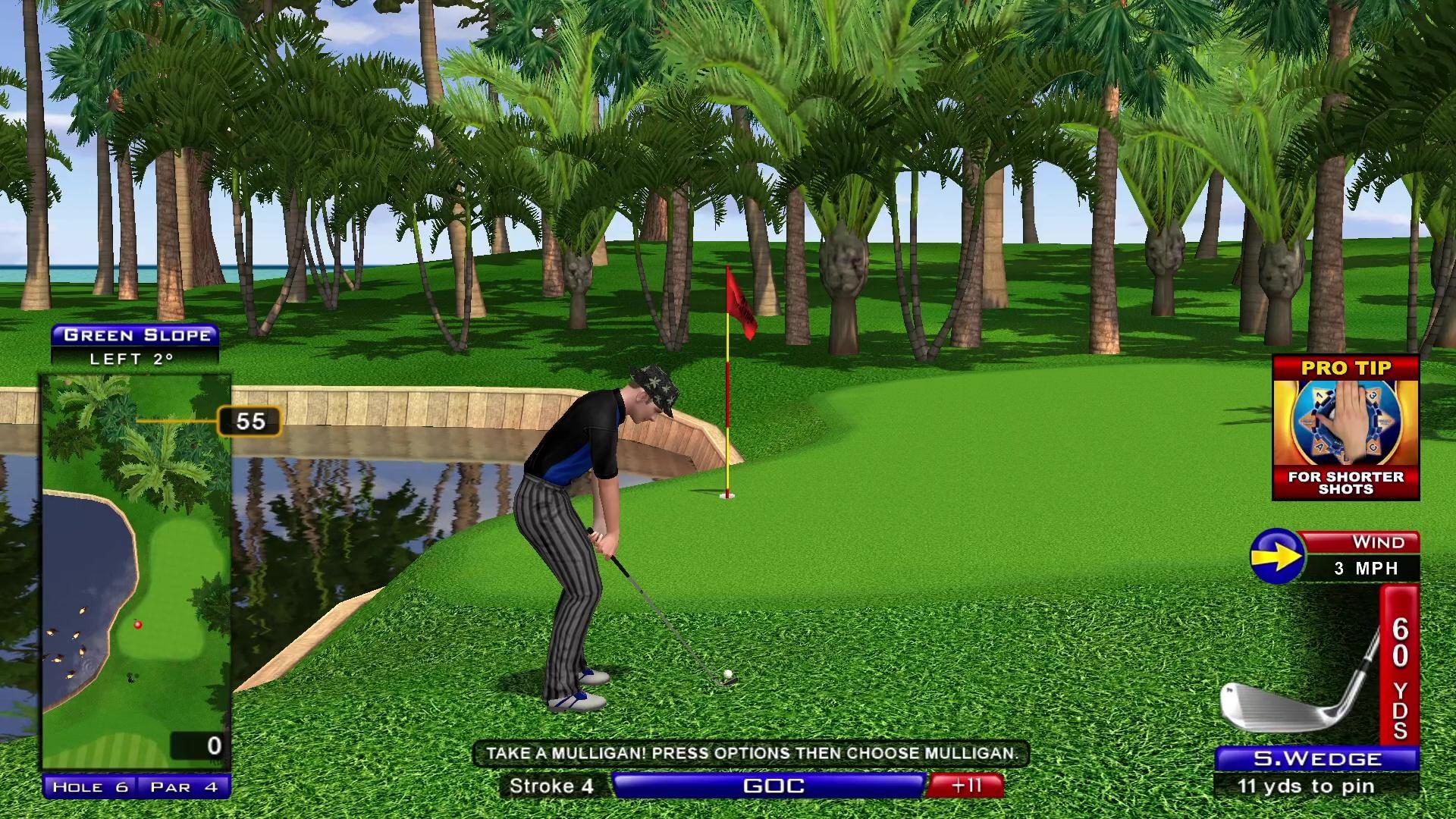Toggle the Pro Tip panel visibility
1456x819 pixels.
[1348, 369]
